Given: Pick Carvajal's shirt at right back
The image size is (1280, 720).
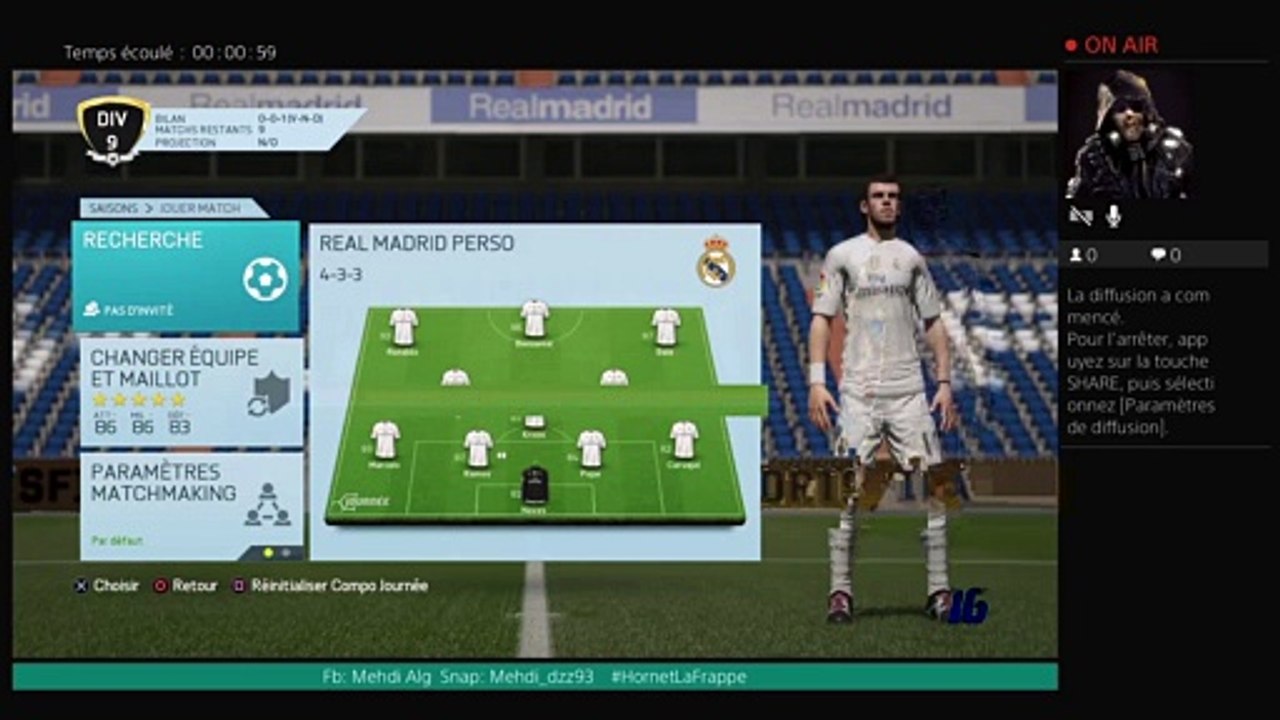Looking at the screenshot, I should [684, 440].
